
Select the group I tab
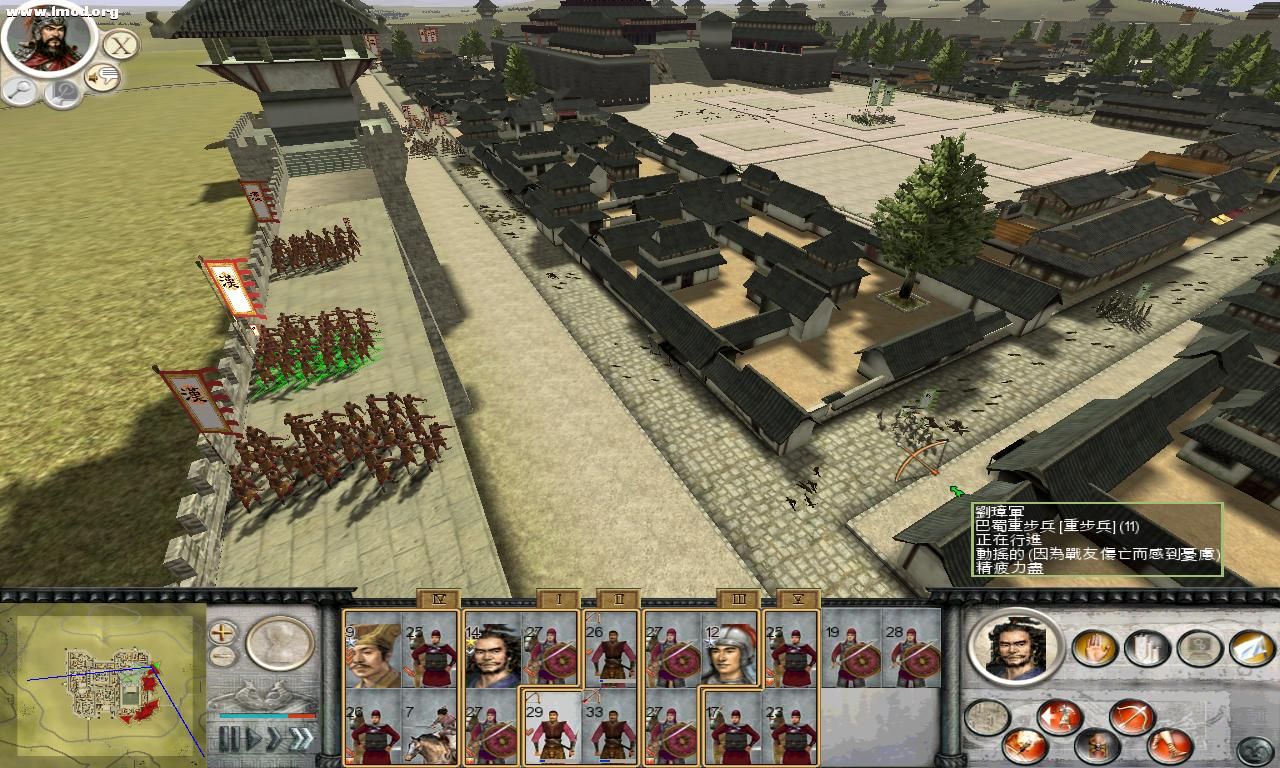558,599
